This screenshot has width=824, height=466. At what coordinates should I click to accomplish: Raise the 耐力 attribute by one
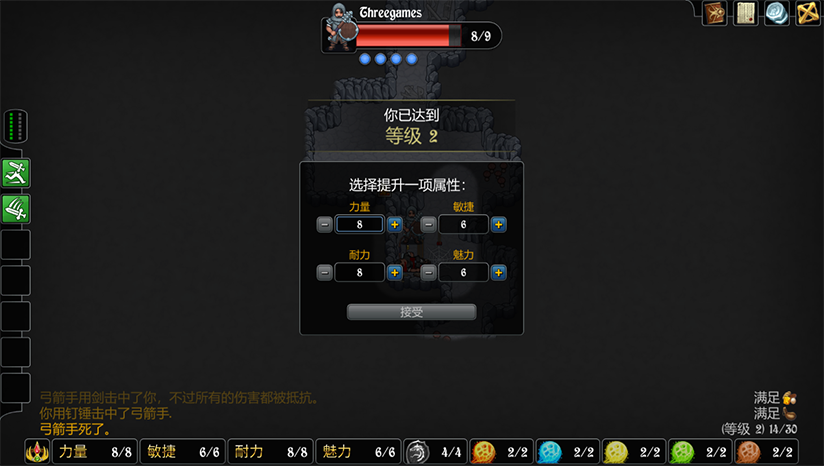coord(395,272)
